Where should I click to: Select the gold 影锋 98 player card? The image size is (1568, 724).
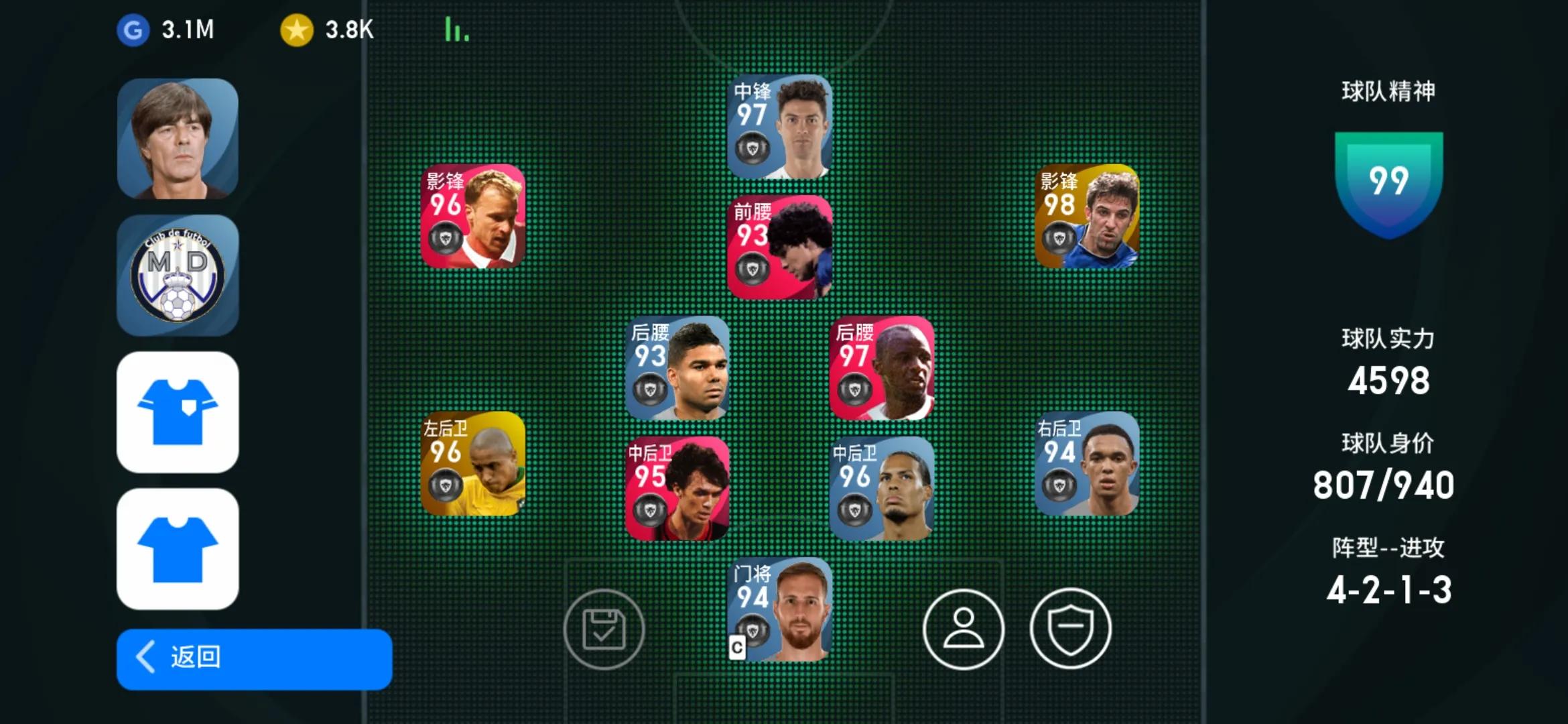(x=1086, y=217)
